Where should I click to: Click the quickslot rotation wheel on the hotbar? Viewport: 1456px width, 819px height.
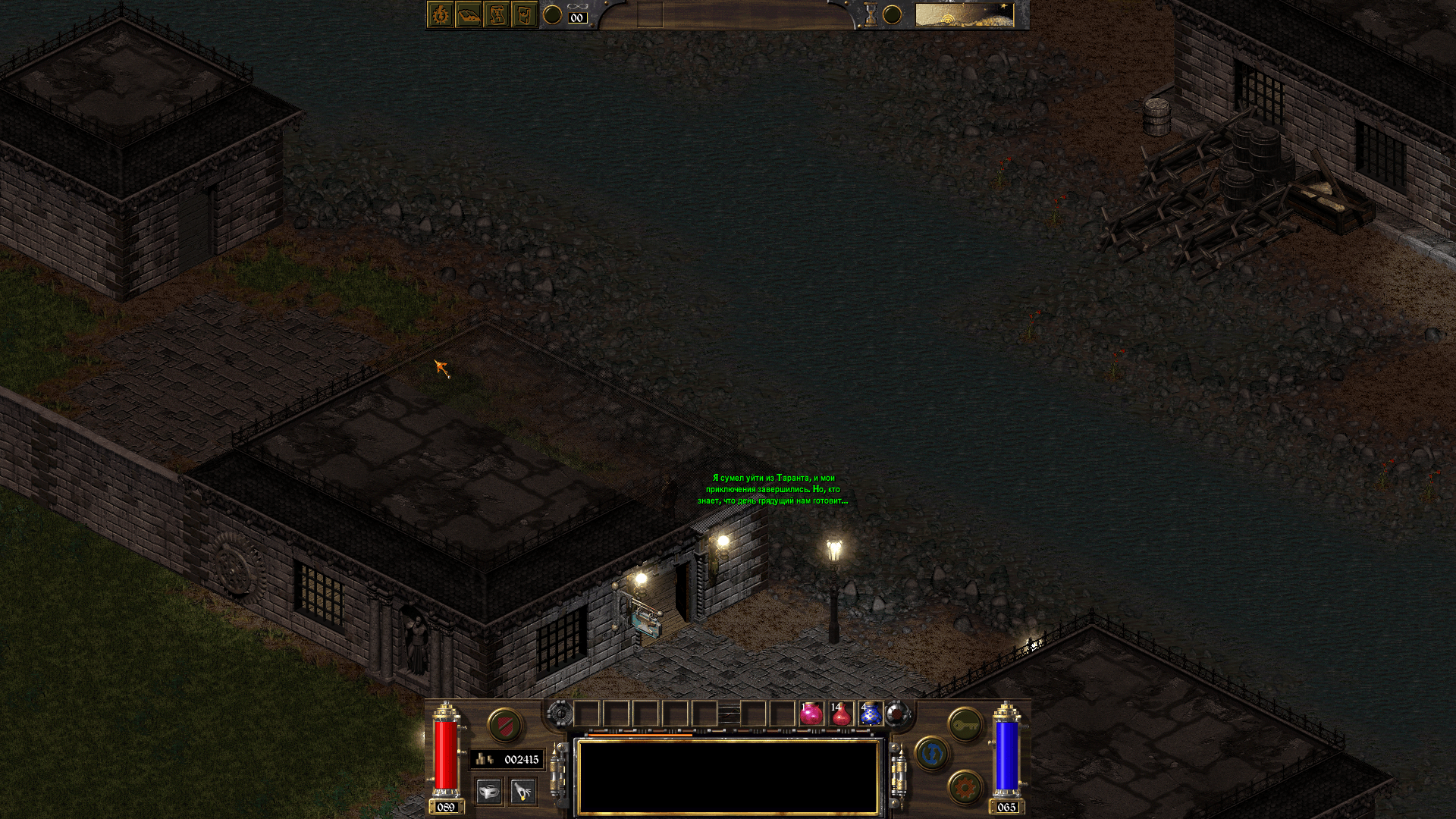[x=560, y=713]
